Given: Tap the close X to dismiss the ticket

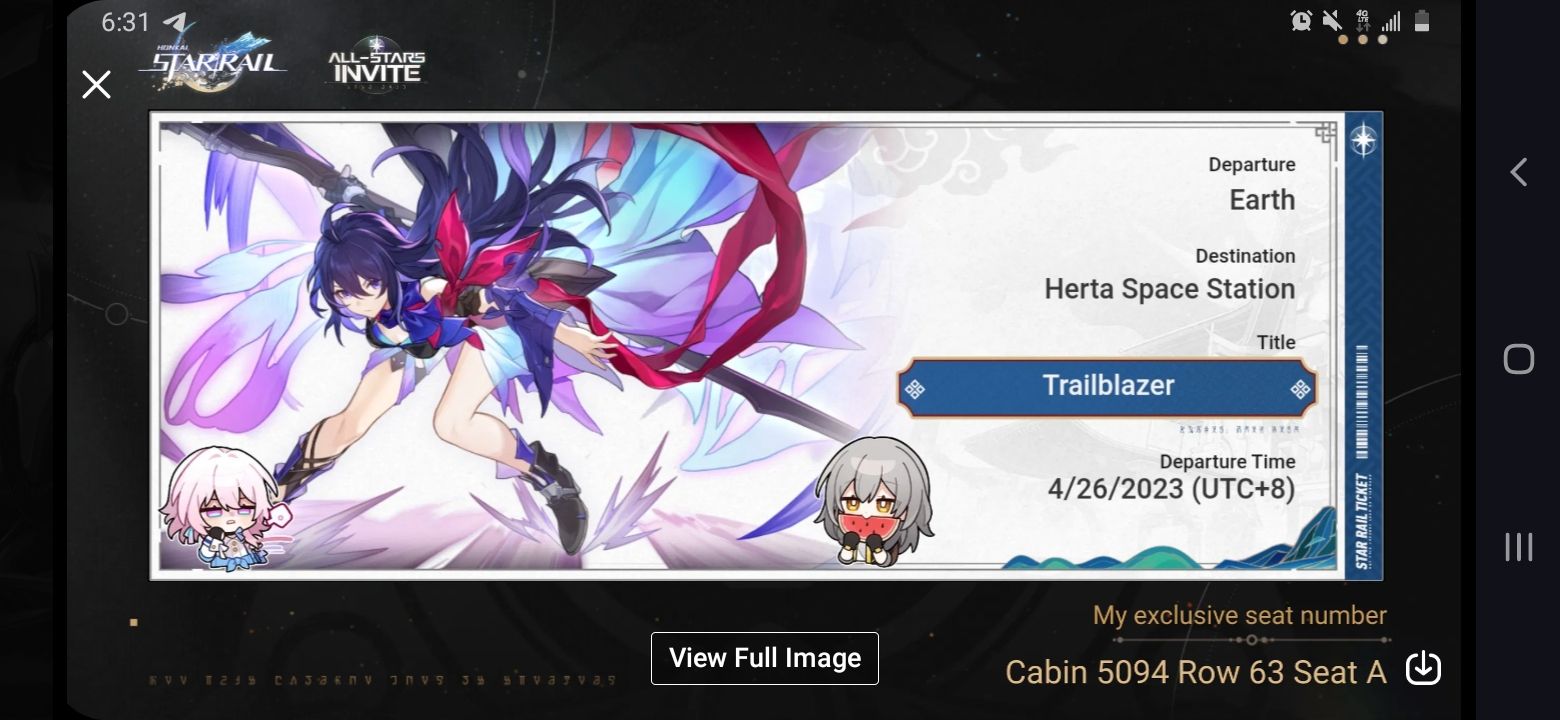Looking at the screenshot, I should click(x=96, y=84).
